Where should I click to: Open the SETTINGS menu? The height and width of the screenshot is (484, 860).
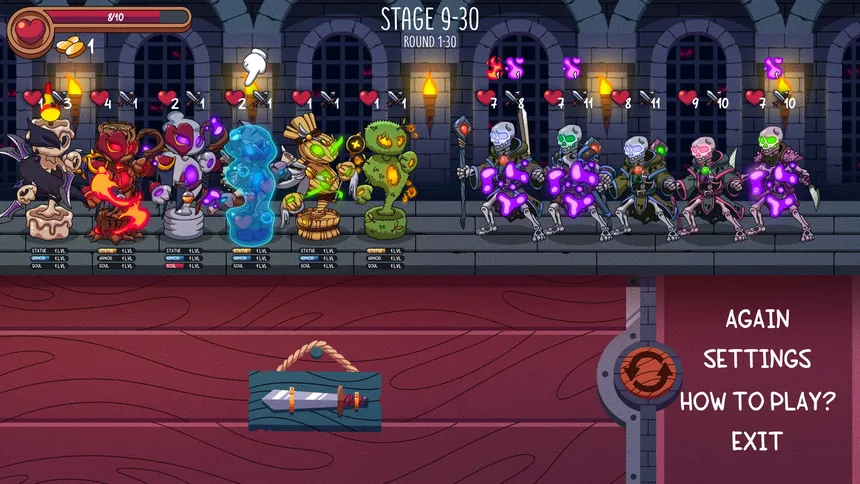(757, 359)
